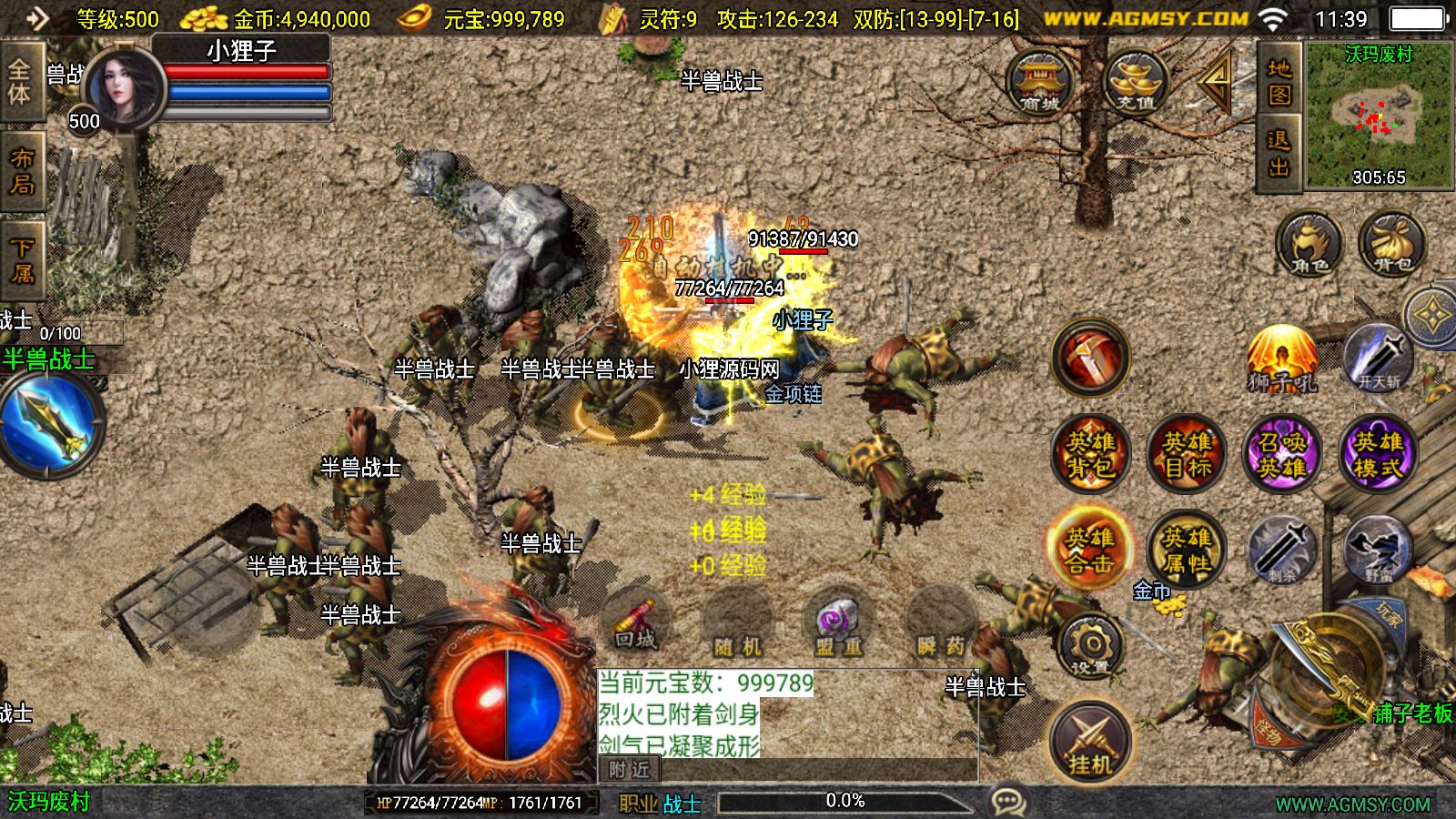Start 挂机 auto-battle
Image resolution: width=1456 pixels, height=819 pixels.
1090,741
